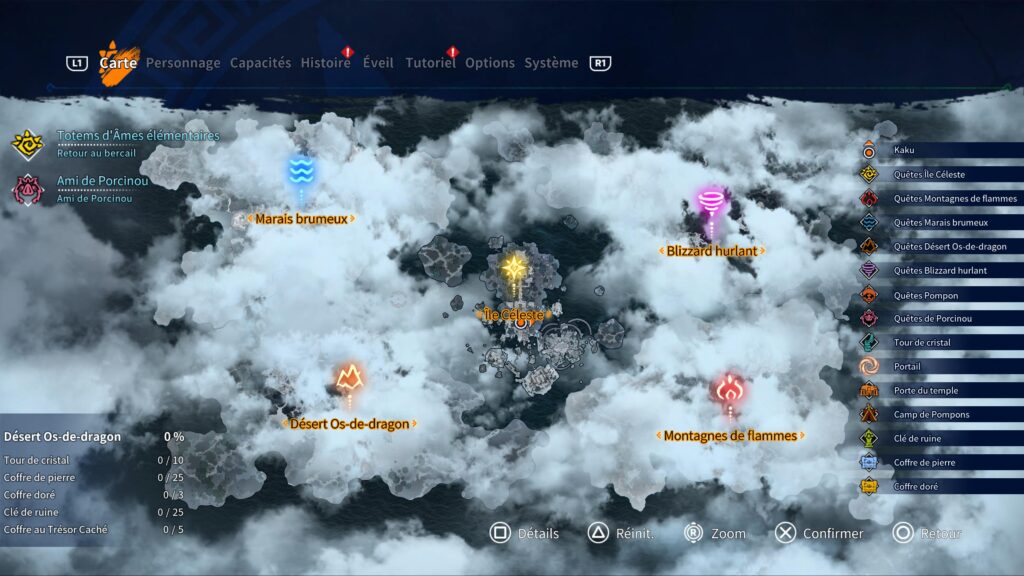Toggle Camp de Pompons in the legend
This screenshot has width=1024, height=576.
pos(931,414)
